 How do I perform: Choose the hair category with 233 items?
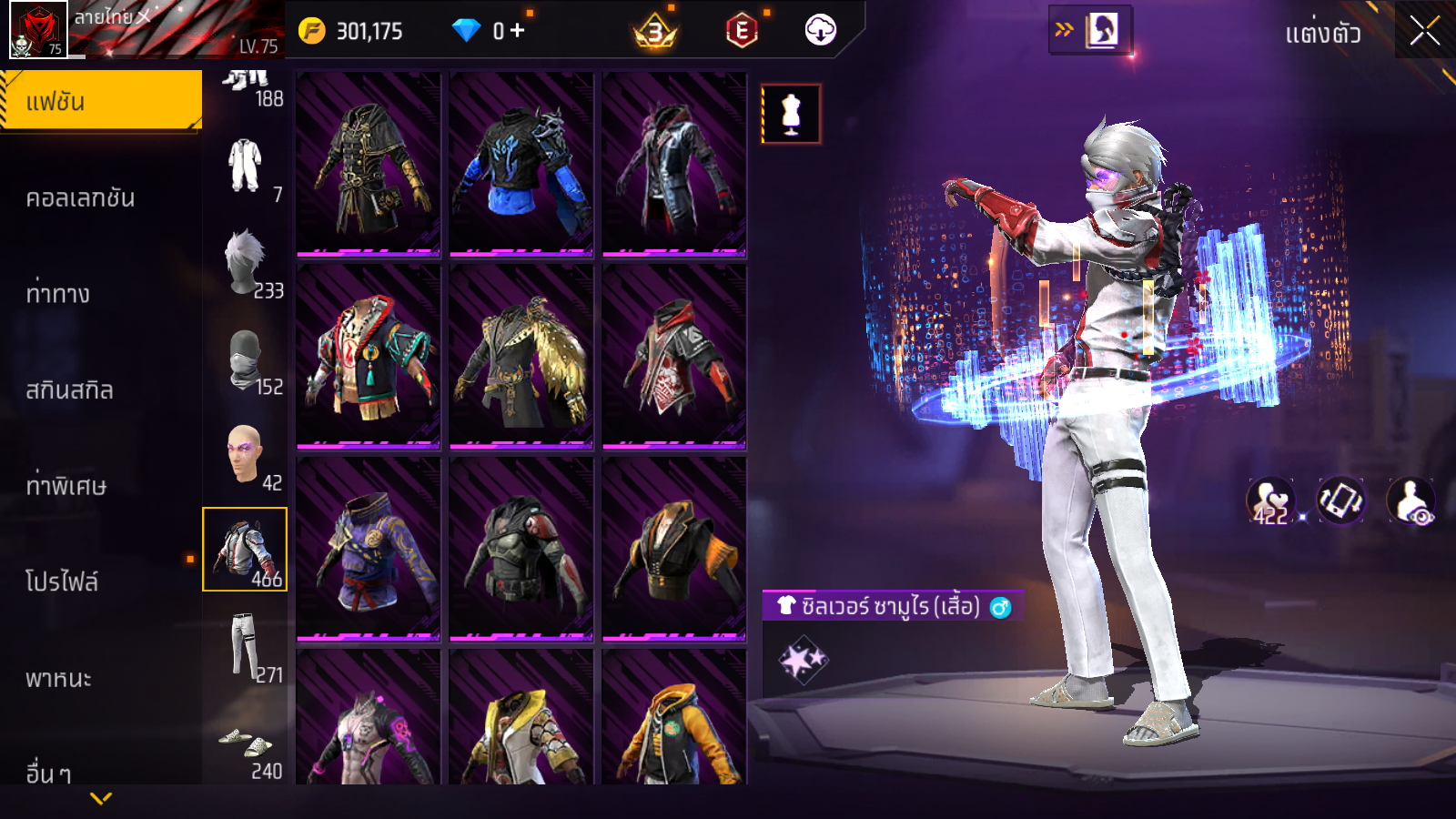(x=246, y=263)
